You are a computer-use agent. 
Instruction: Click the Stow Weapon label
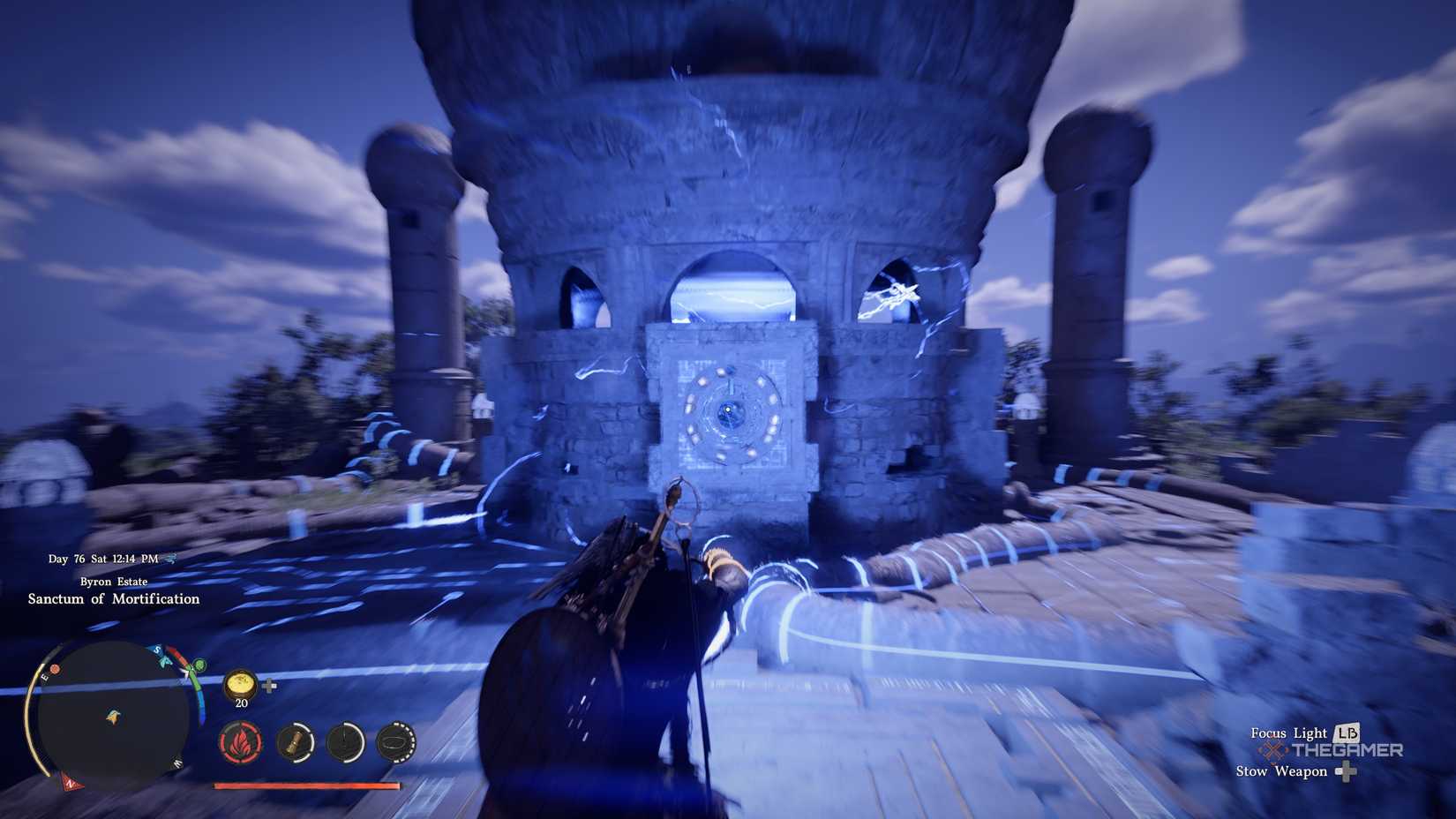1281,771
